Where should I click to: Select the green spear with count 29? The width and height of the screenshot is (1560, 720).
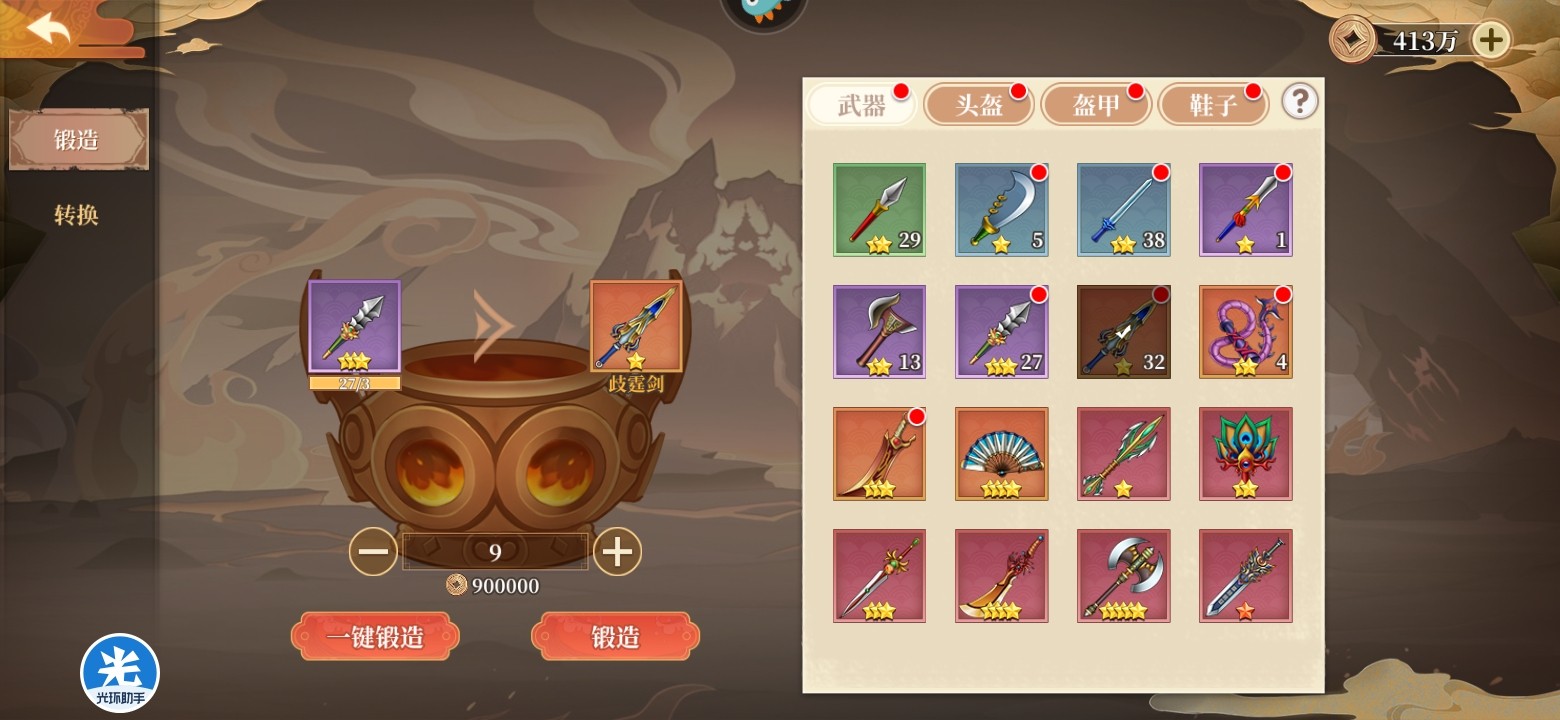879,210
